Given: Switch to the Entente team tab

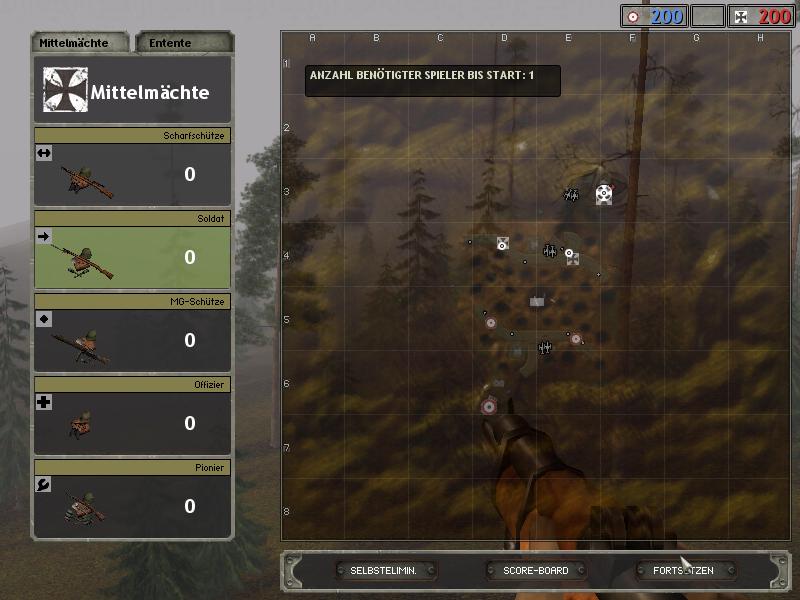Looking at the screenshot, I should point(184,43).
